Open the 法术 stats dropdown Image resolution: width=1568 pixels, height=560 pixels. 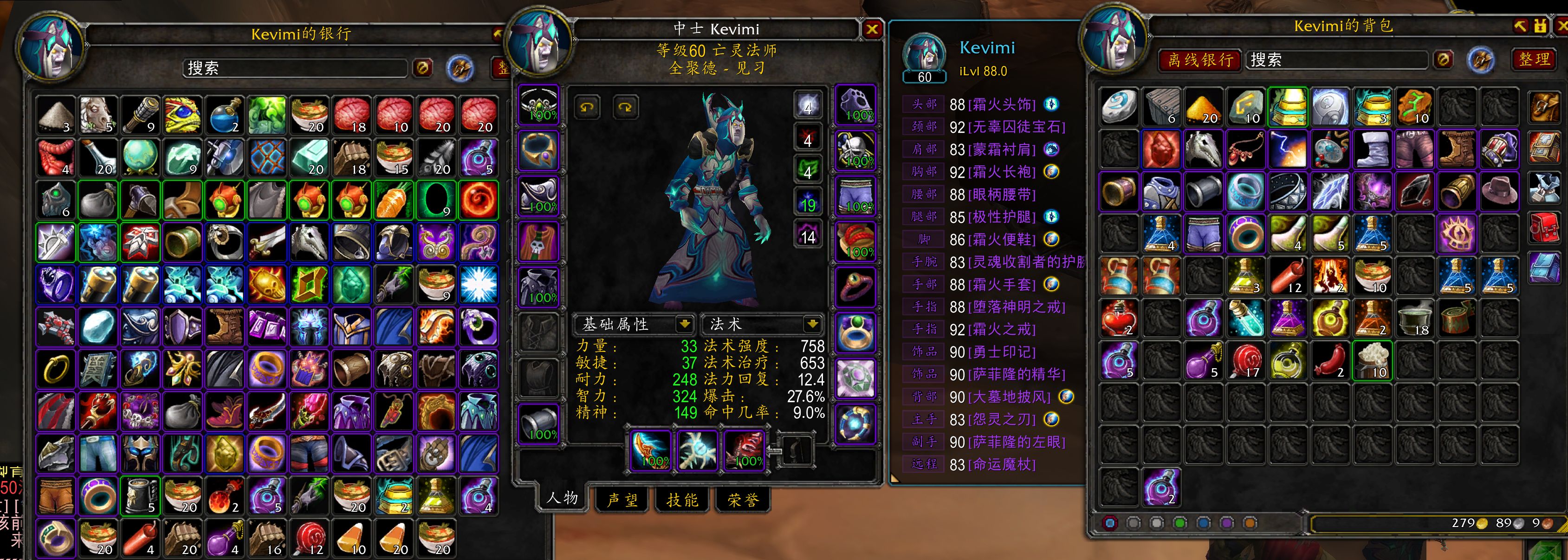[811, 324]
